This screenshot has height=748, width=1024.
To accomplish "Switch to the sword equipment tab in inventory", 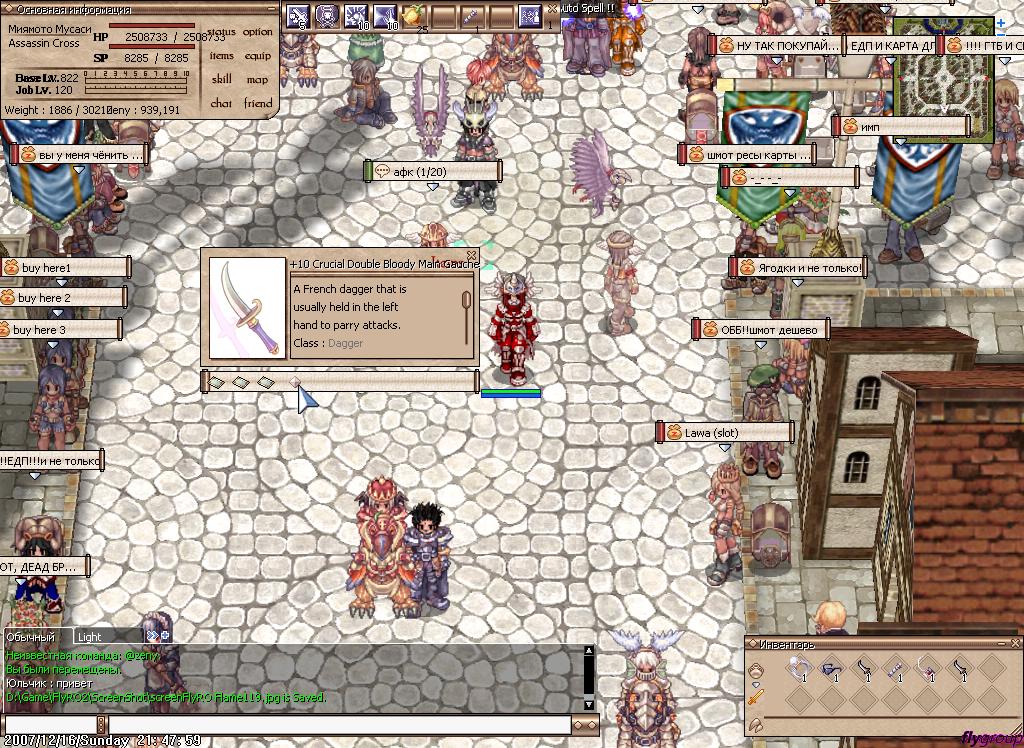I will [757, 696].
